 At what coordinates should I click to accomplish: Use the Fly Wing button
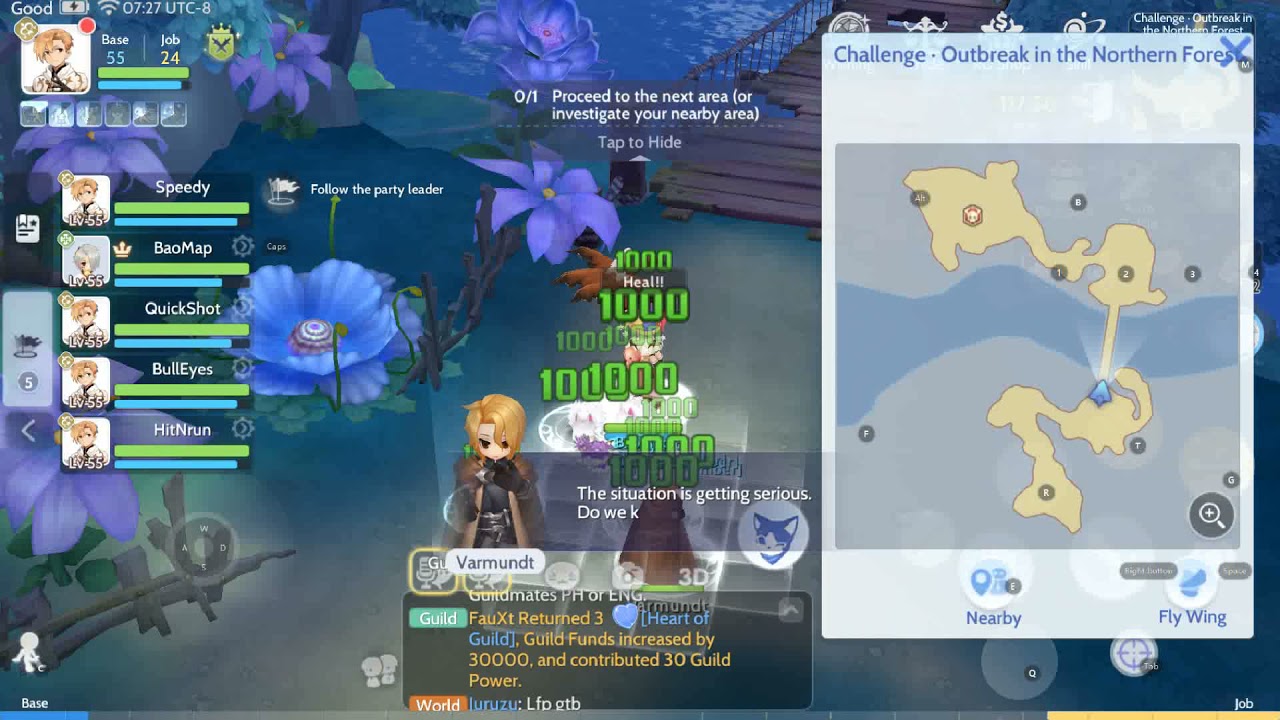[1191, 596]
